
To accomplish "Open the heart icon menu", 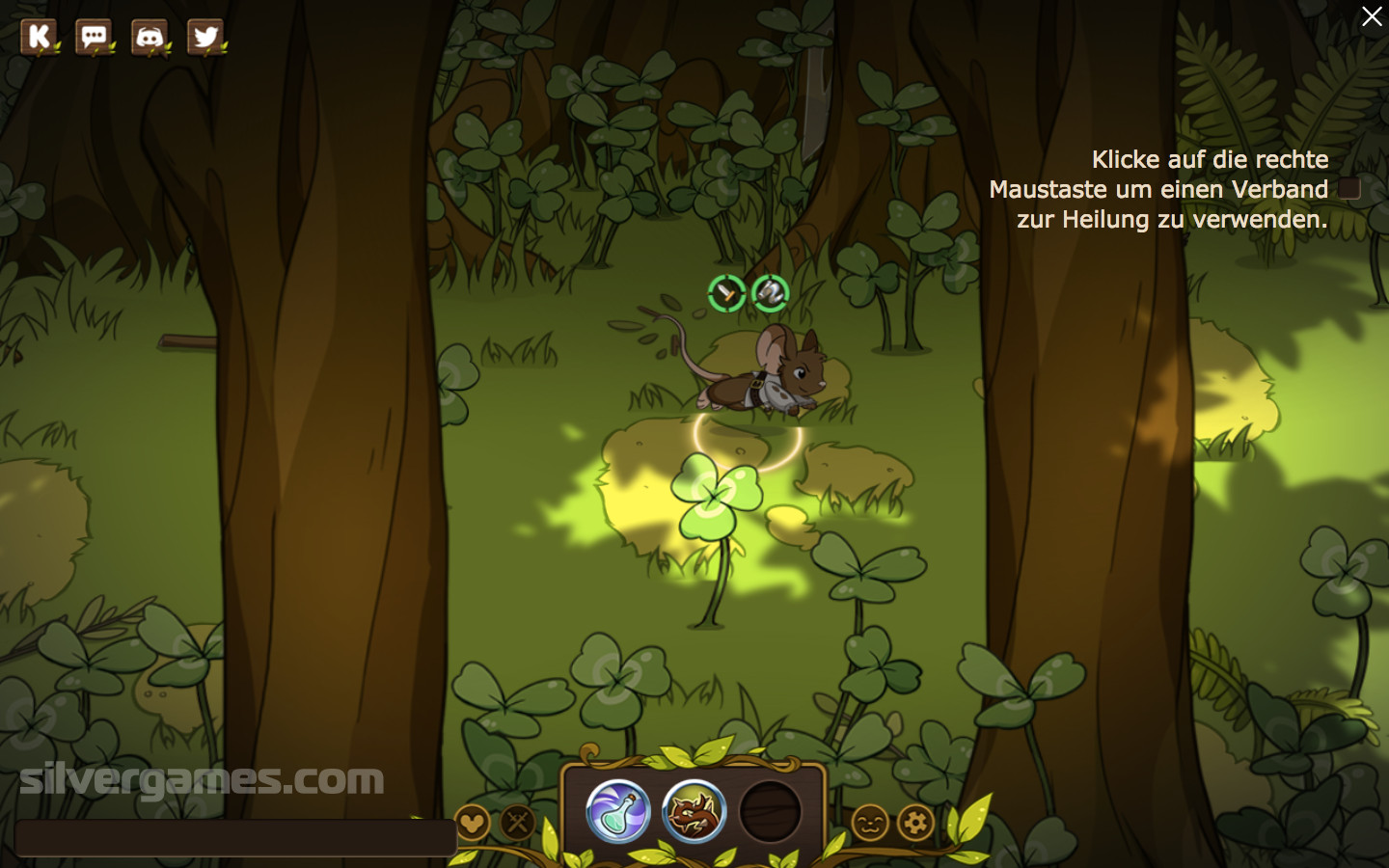I will pyautogui.click(x=472, y=823).
